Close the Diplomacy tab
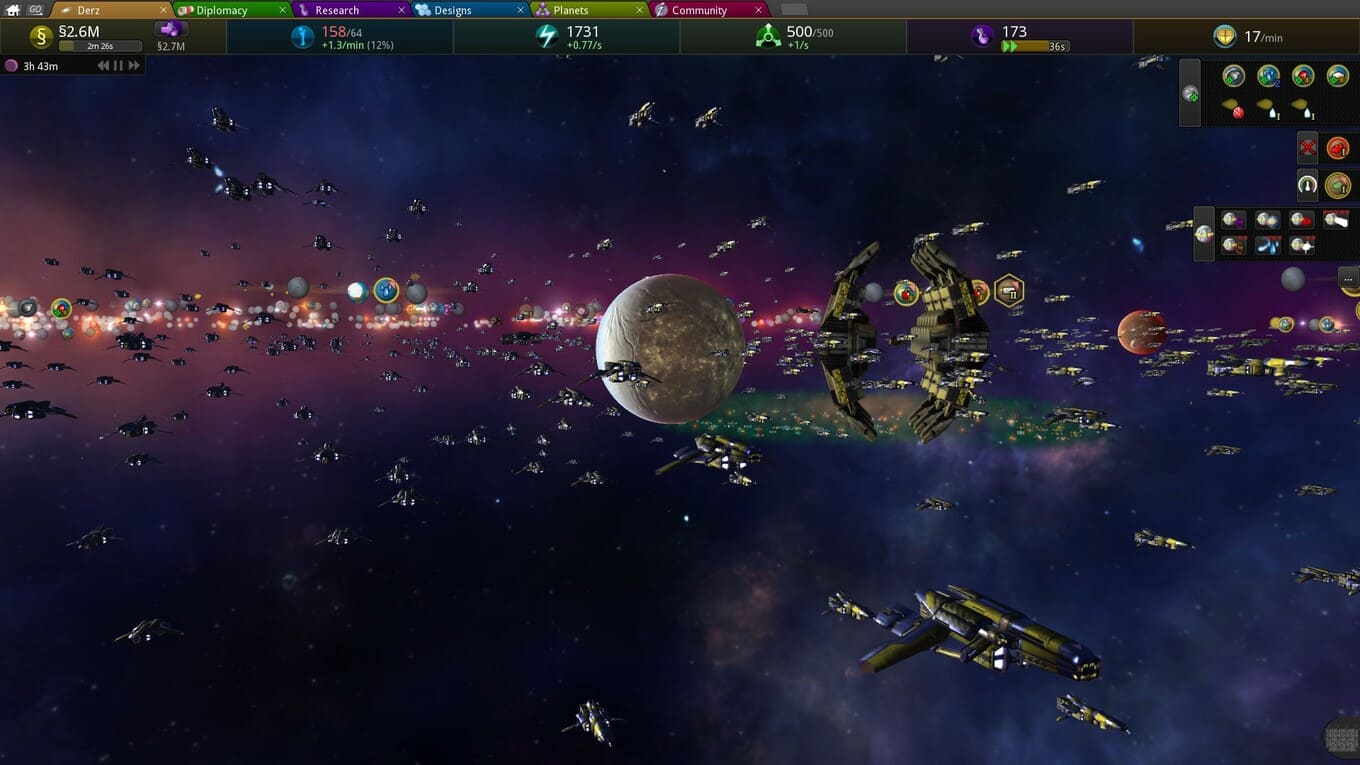This screenshot has height=765, width=1360. [283, 10]
